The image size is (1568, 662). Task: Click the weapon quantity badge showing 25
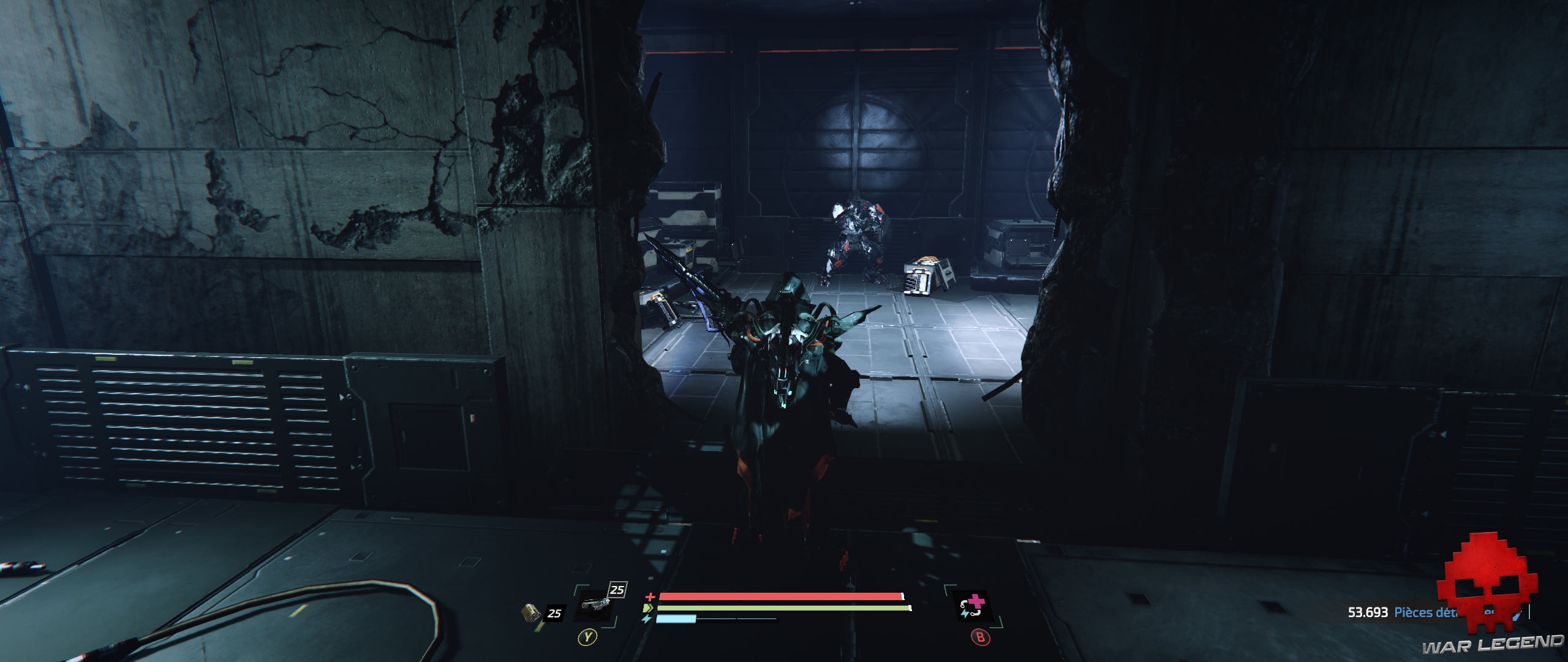point(617,589)
